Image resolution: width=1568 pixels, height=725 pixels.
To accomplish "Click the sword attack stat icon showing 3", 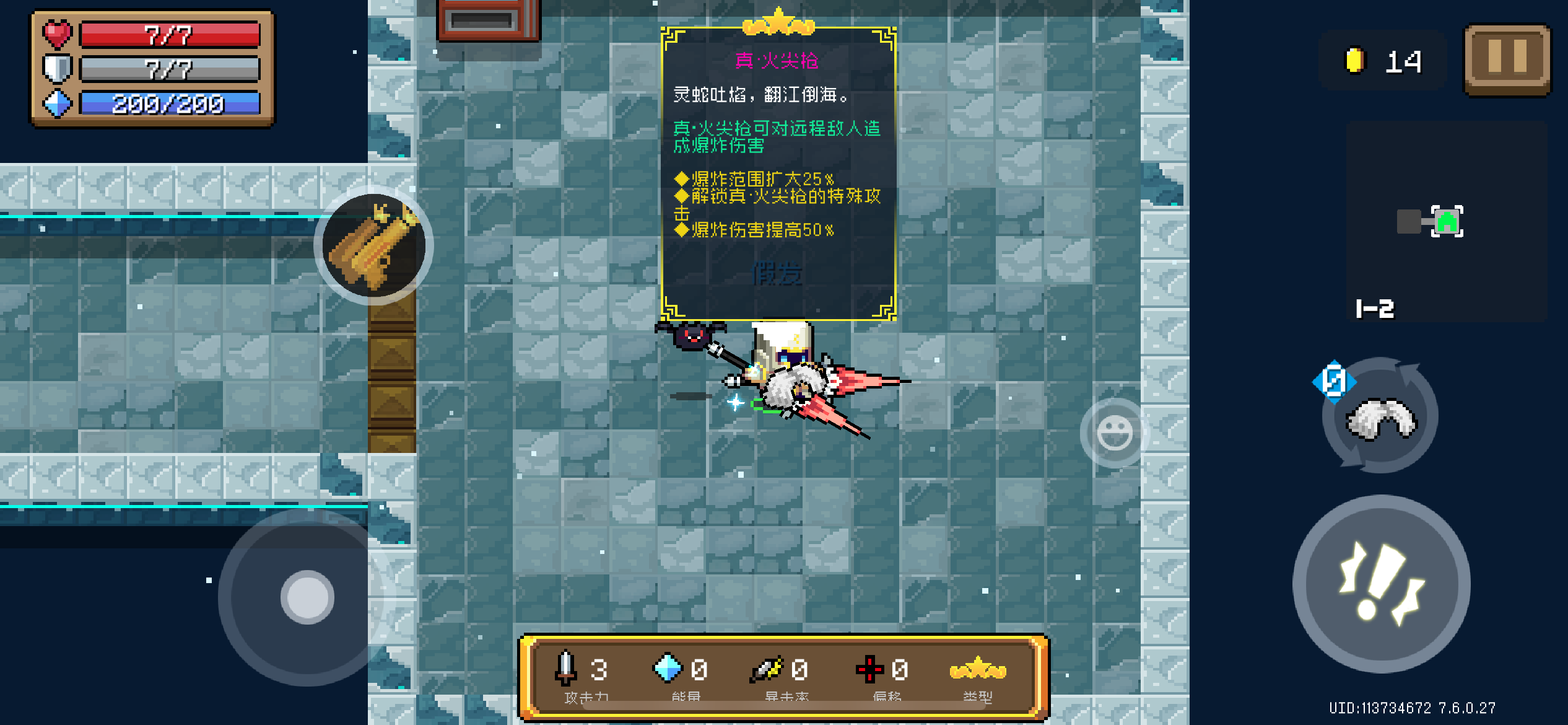I will (565, 670).
